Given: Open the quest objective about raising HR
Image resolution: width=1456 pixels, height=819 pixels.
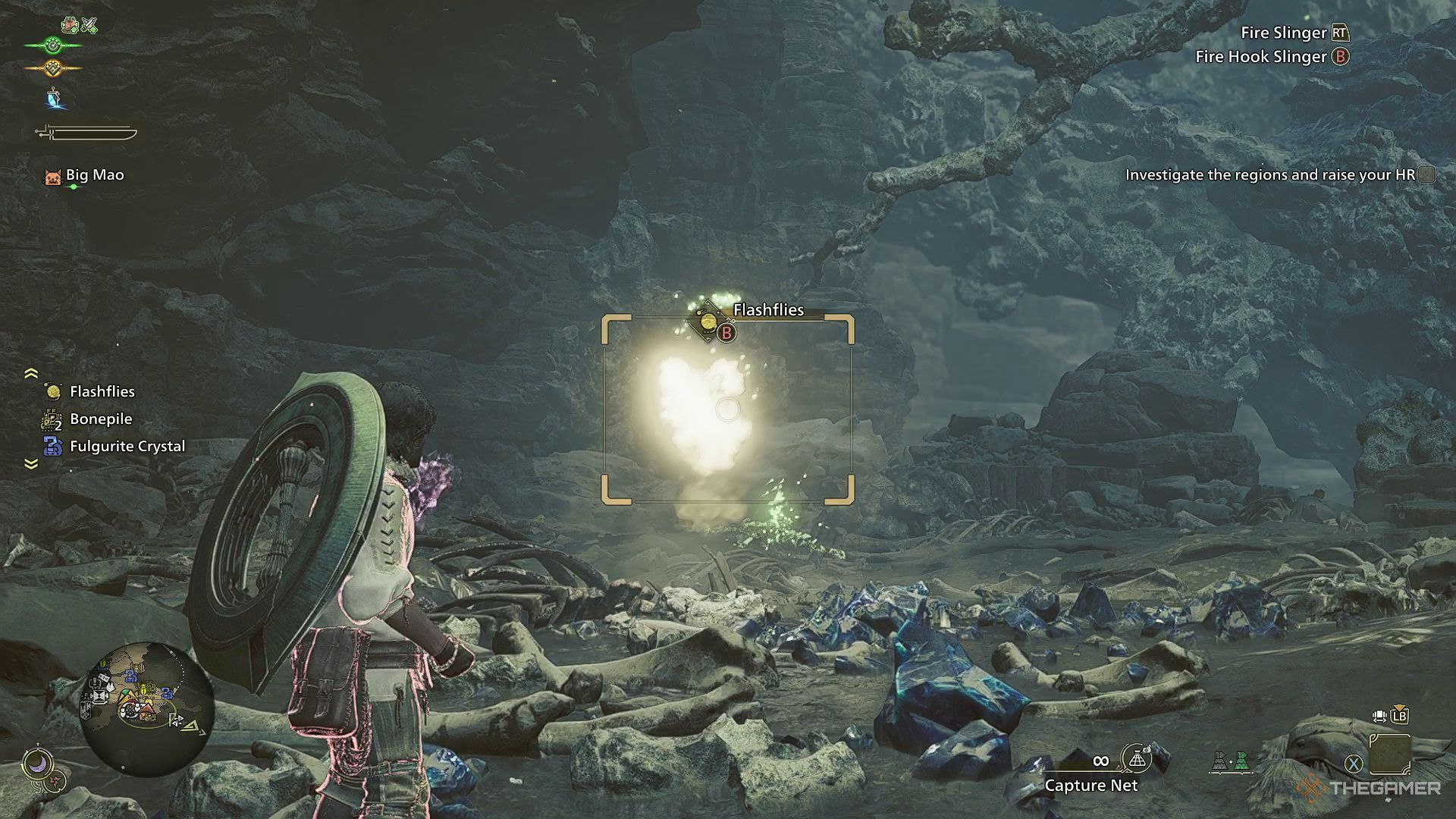Looking at the screenshot, I should pyautogui.click(x=1270, y=175).
